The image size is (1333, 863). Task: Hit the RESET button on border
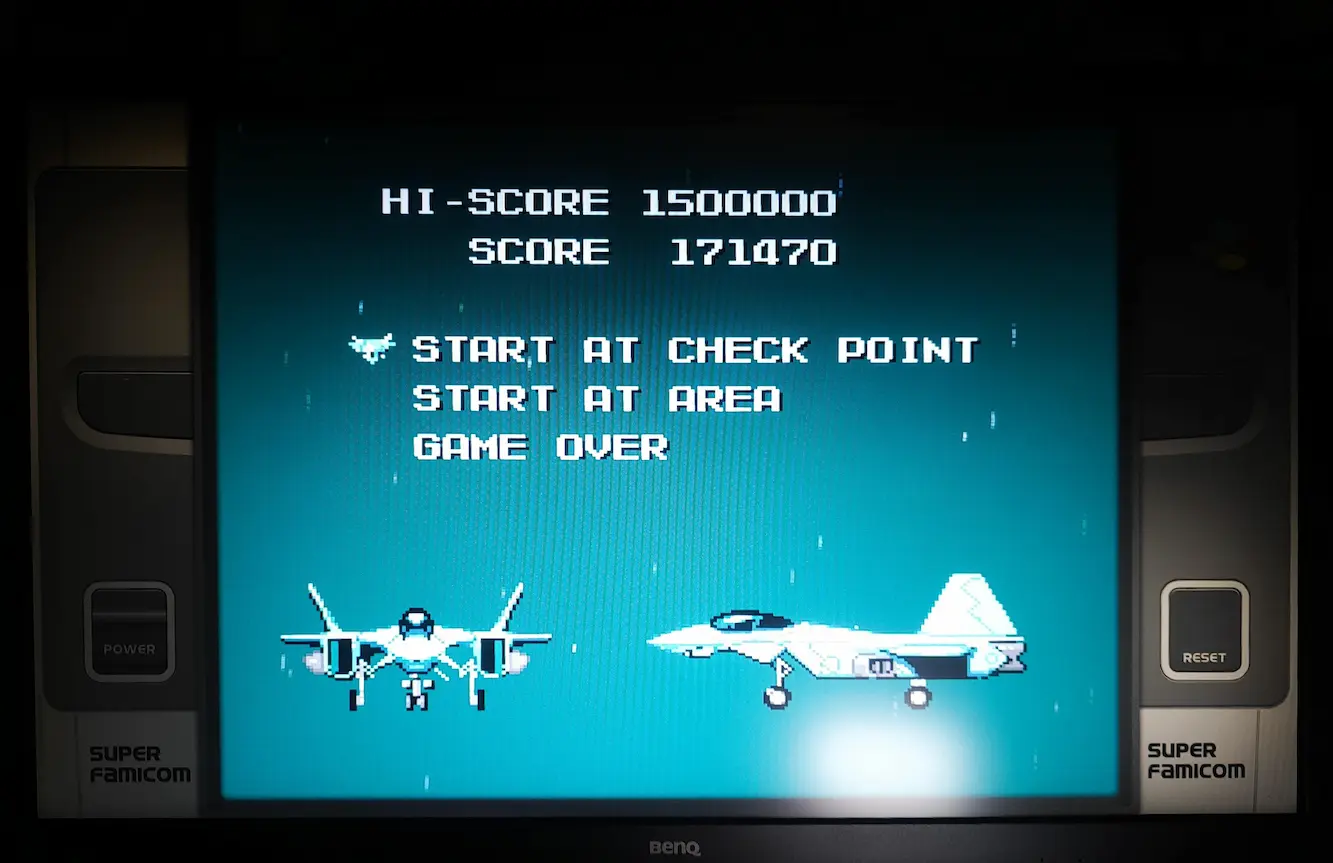(1204, 631)
